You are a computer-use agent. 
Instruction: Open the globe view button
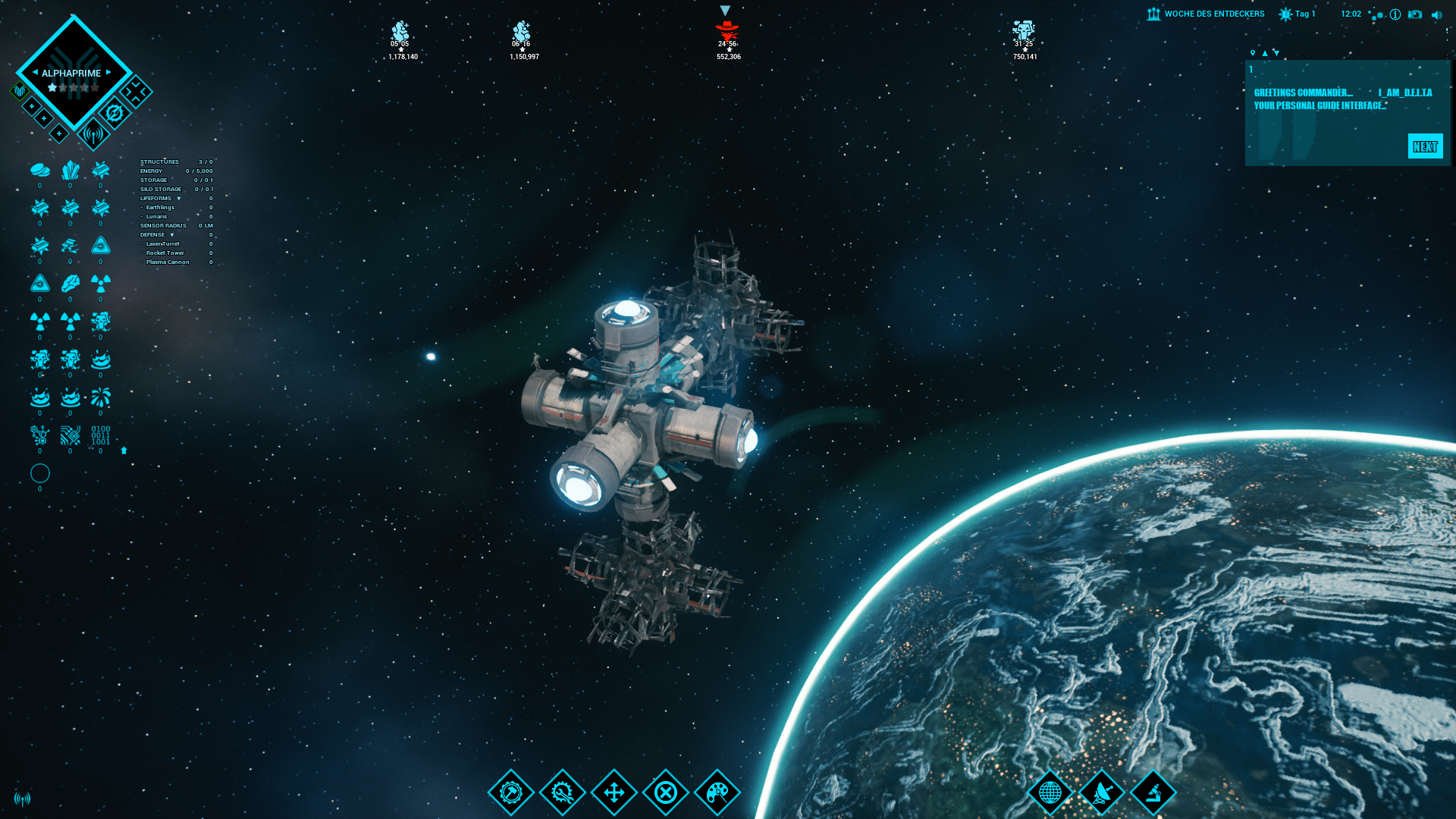(x=1050, y=793)
